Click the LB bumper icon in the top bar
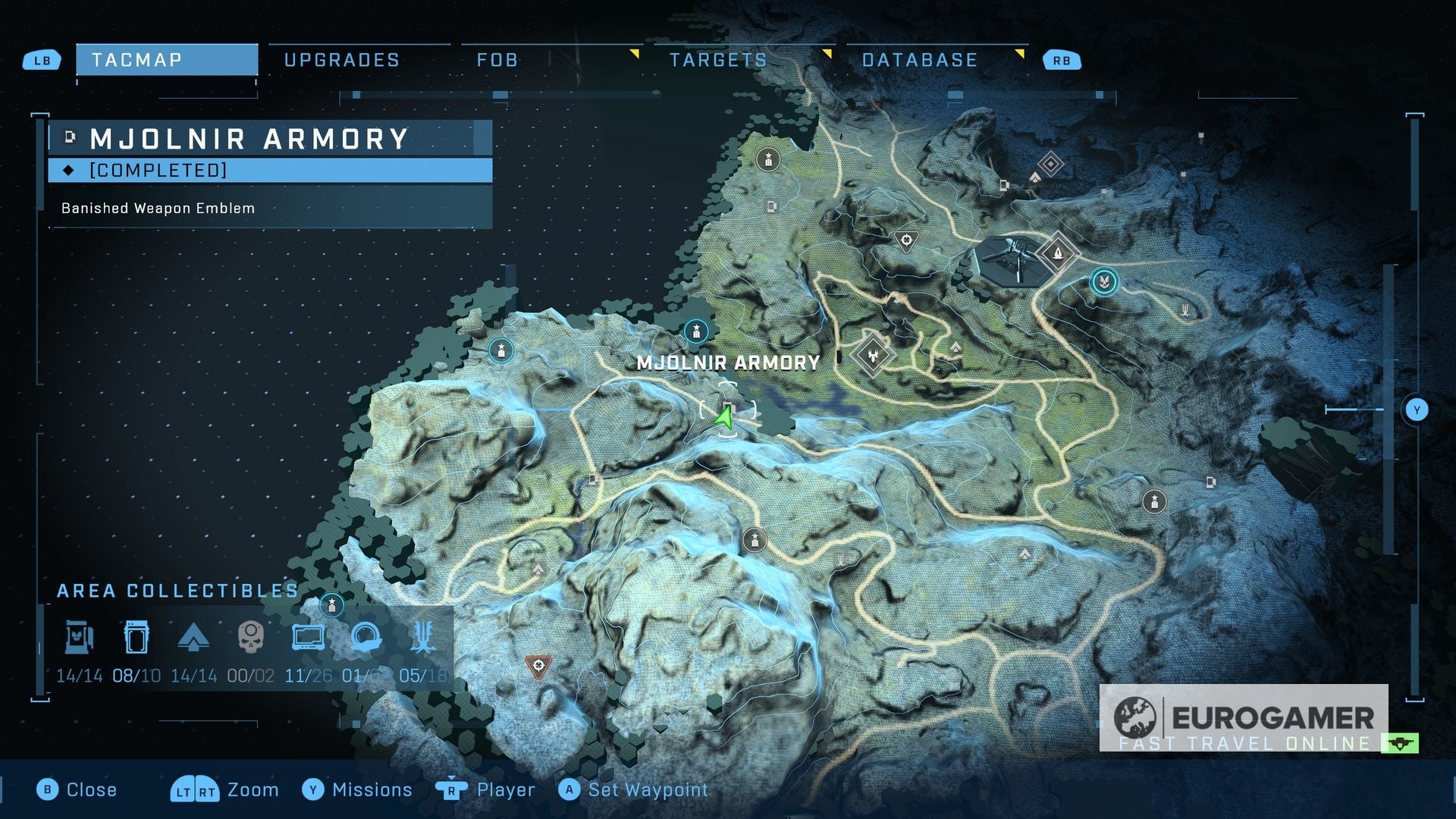 pyautogui.click(x=42, y=59)
